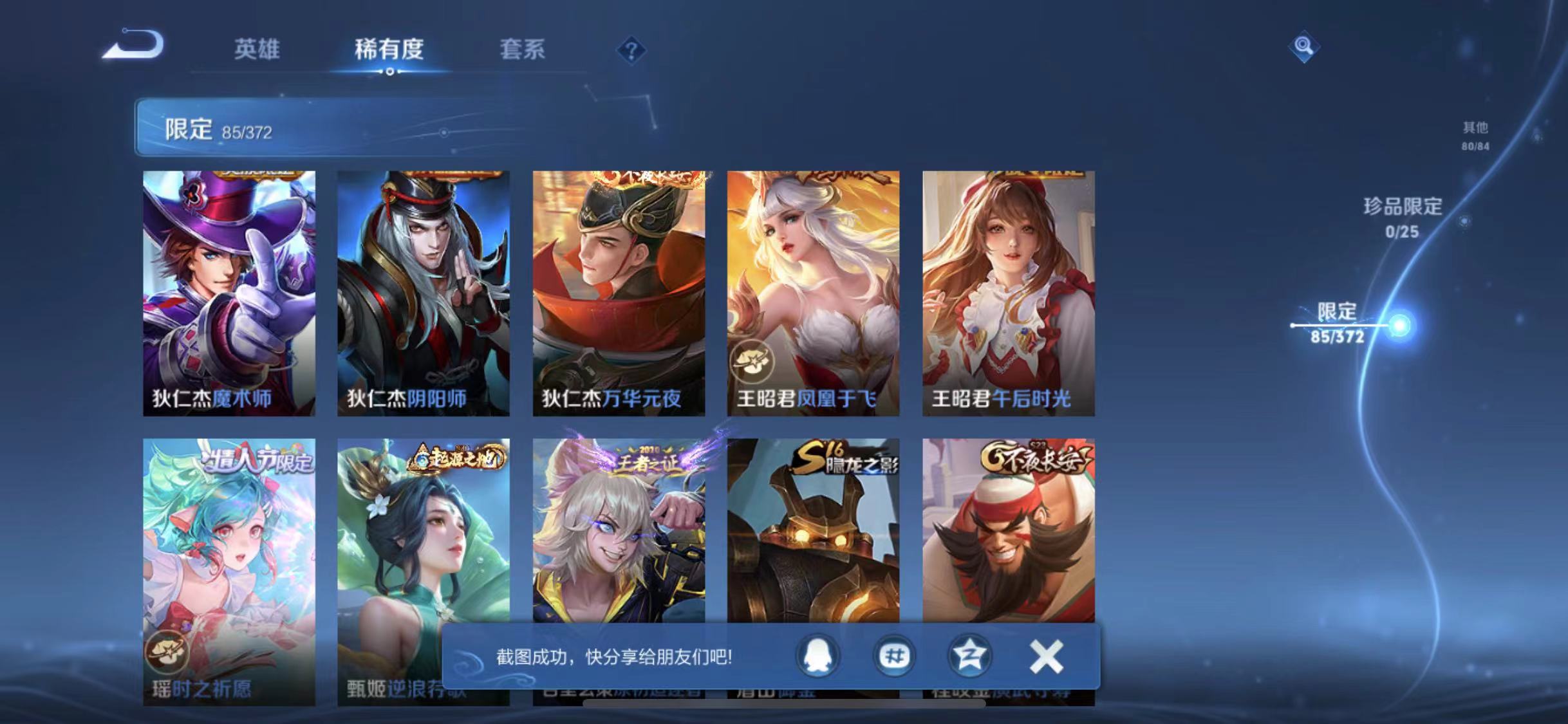This screenshot has height=724, width=1568.
Task: Share screenshot through the QQ penguin icon
Action: [x=816, y=656]
